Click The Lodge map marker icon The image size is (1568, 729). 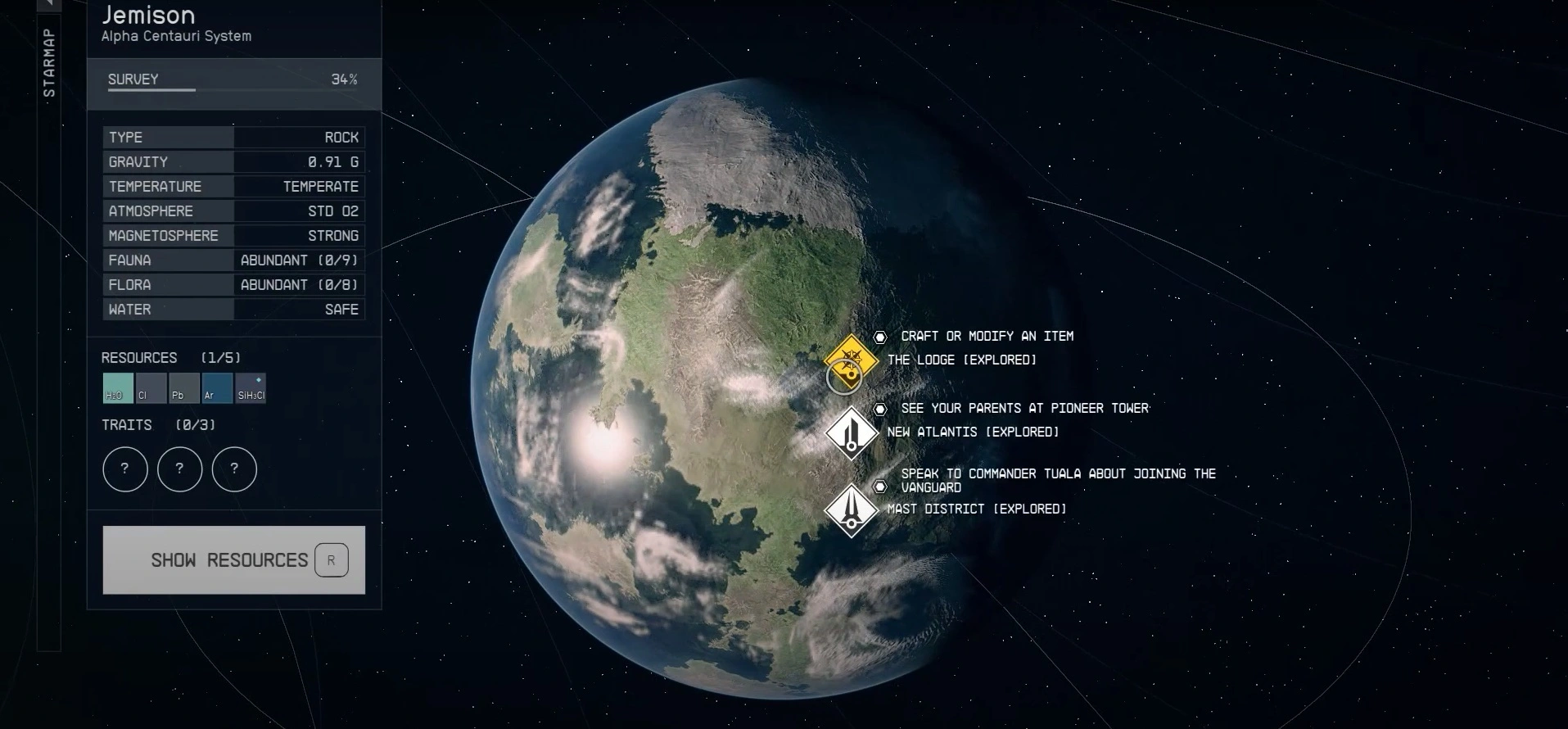pos(849,364)
